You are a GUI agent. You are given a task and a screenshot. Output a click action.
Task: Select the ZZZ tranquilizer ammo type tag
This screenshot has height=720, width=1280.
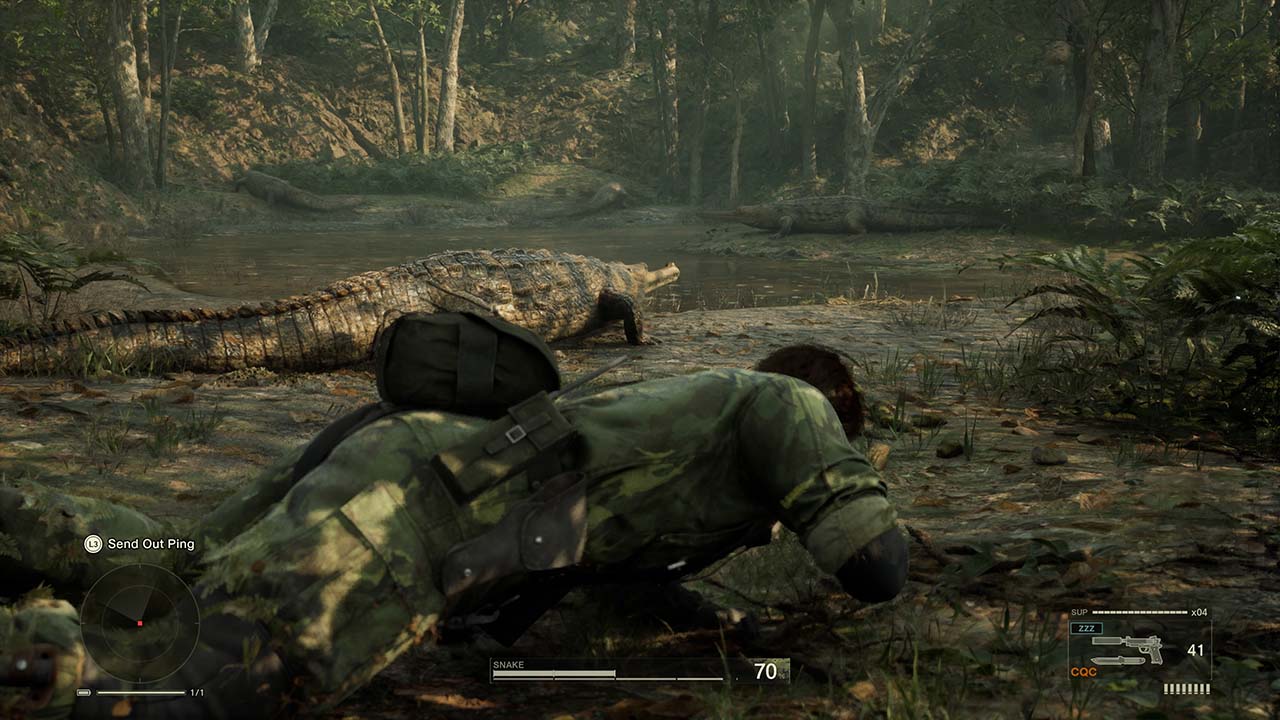(1085, 628)
